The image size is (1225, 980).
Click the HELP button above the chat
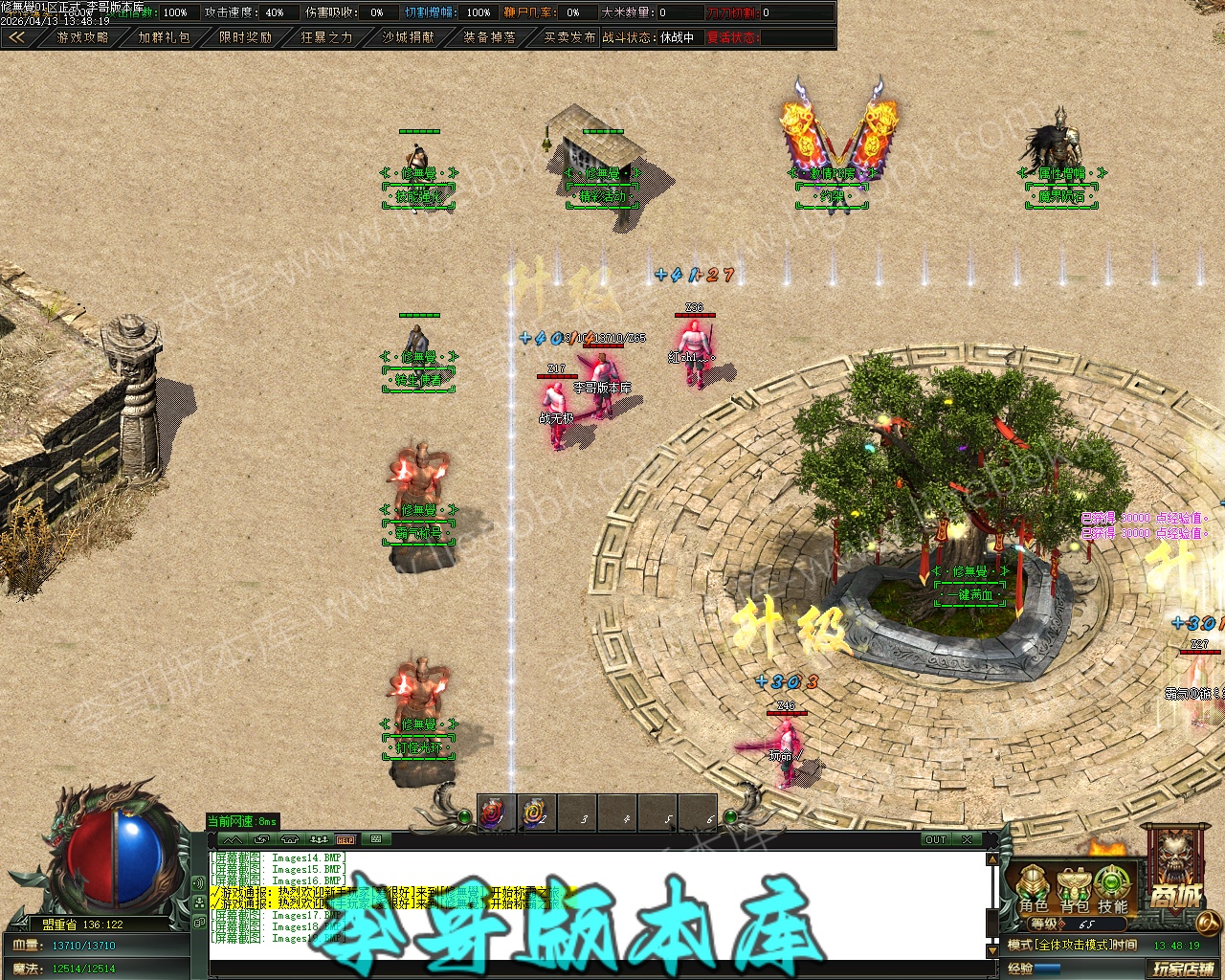click(345, 839)
